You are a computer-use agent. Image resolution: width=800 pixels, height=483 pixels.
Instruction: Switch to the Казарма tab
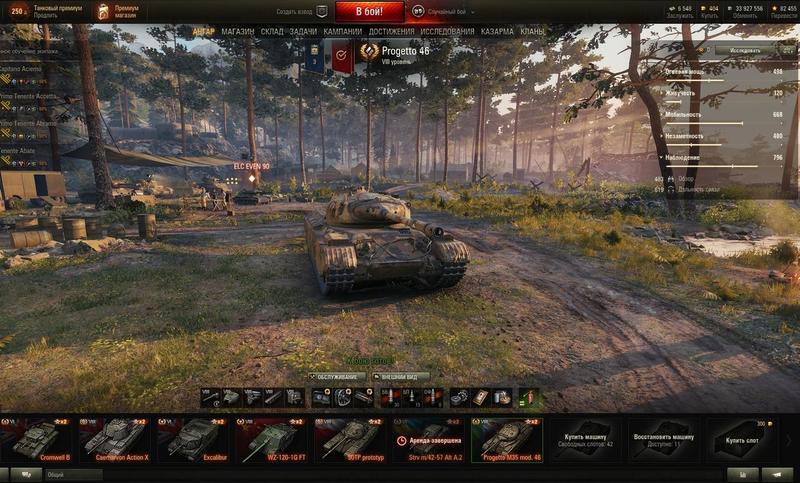pos(497,32)
